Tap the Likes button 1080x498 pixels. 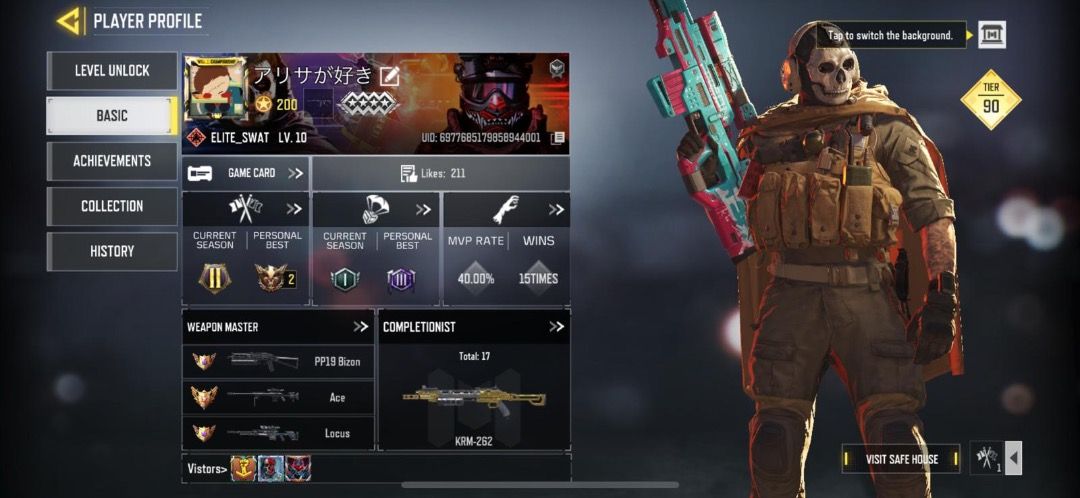(x=440, y=173)
